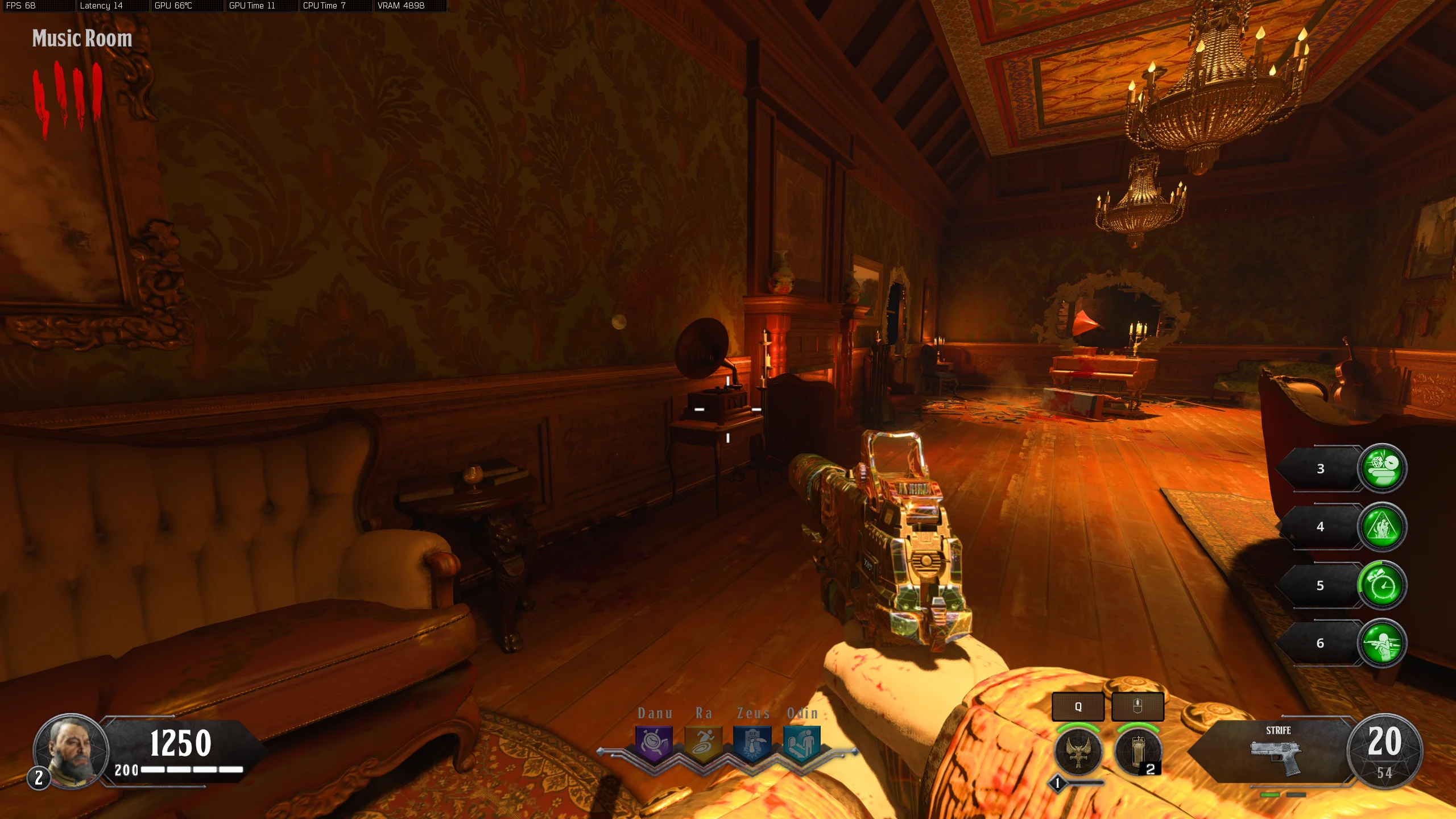Click the player character portrait
The height and width of the screenshot is (819, 1456).
[x=71, y=751]
